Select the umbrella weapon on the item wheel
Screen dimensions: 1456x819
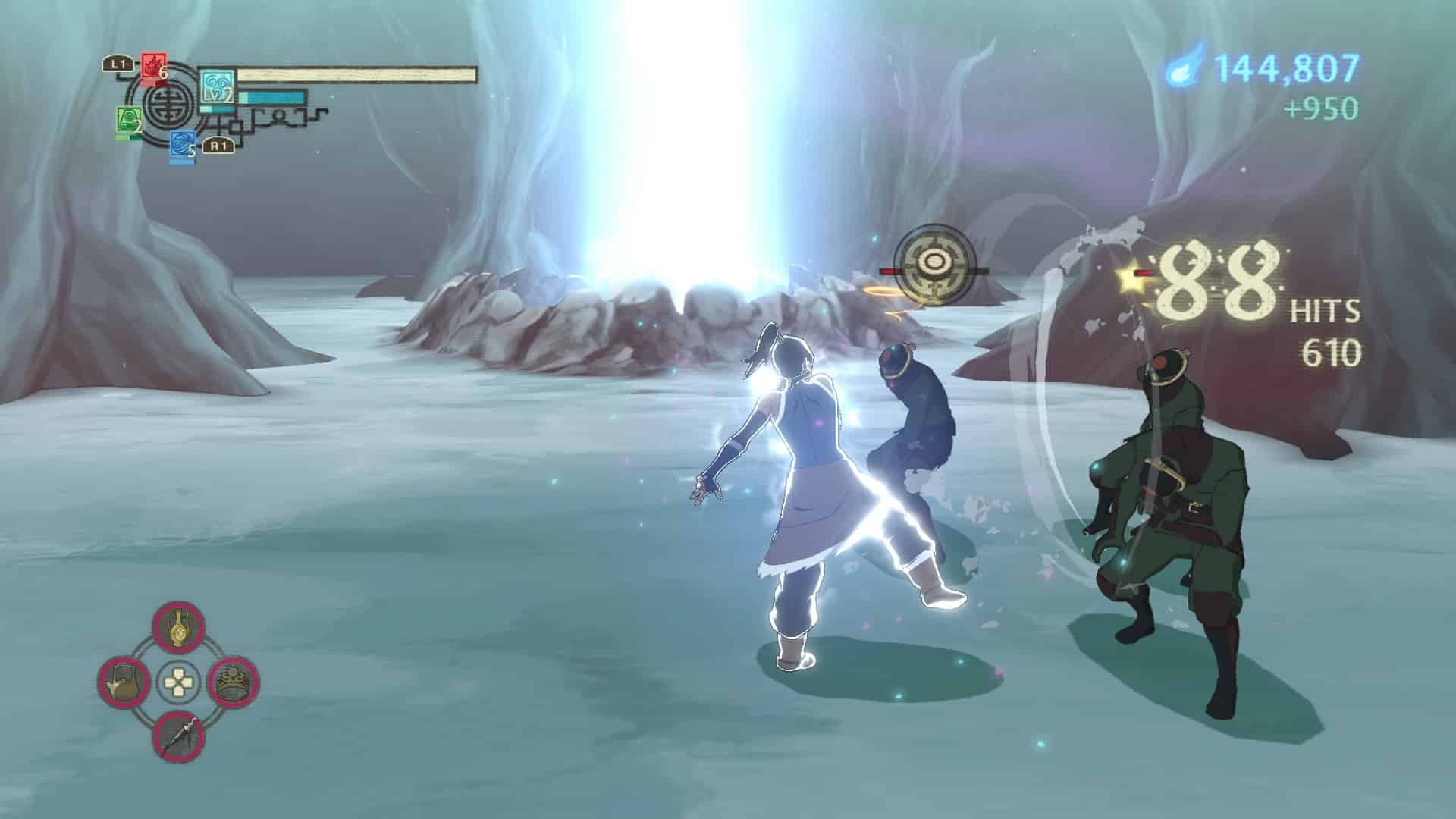[x=178, y=736]
